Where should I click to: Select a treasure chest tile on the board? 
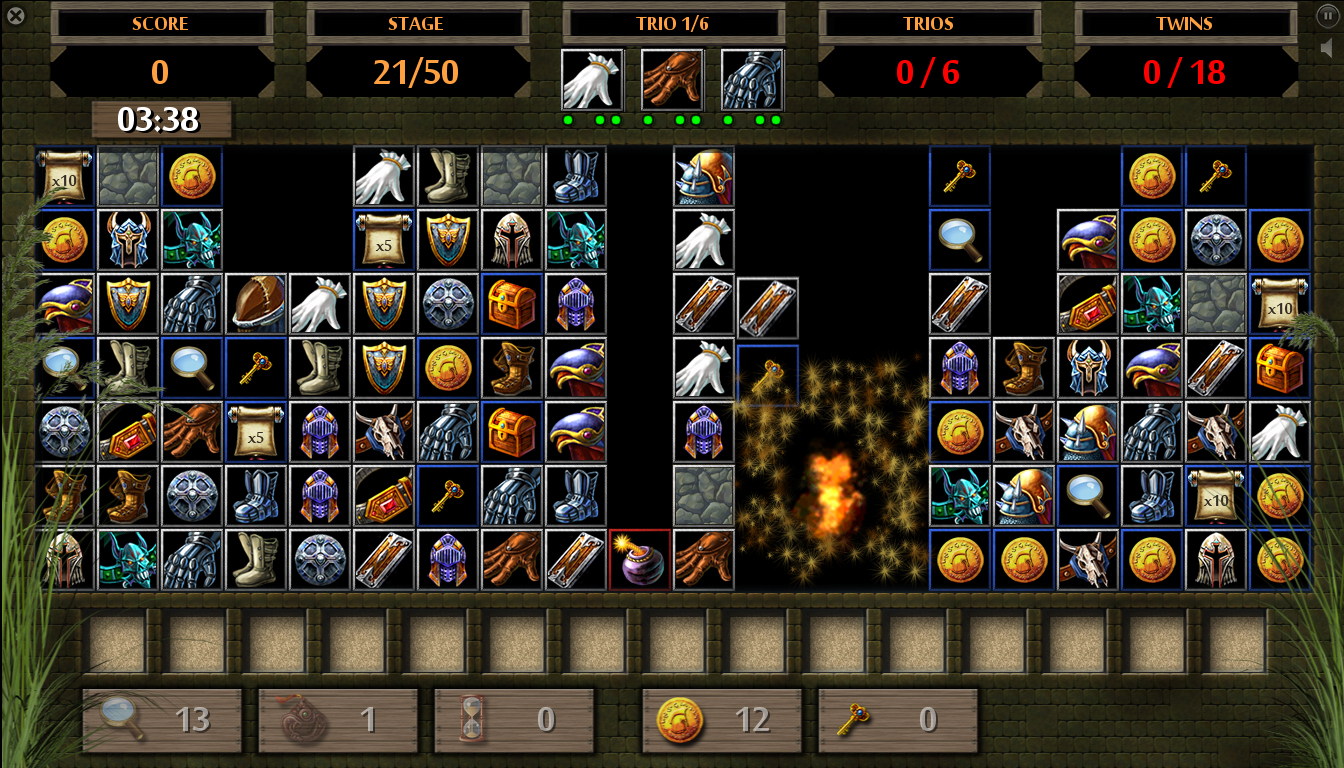[x=512, y=303]
